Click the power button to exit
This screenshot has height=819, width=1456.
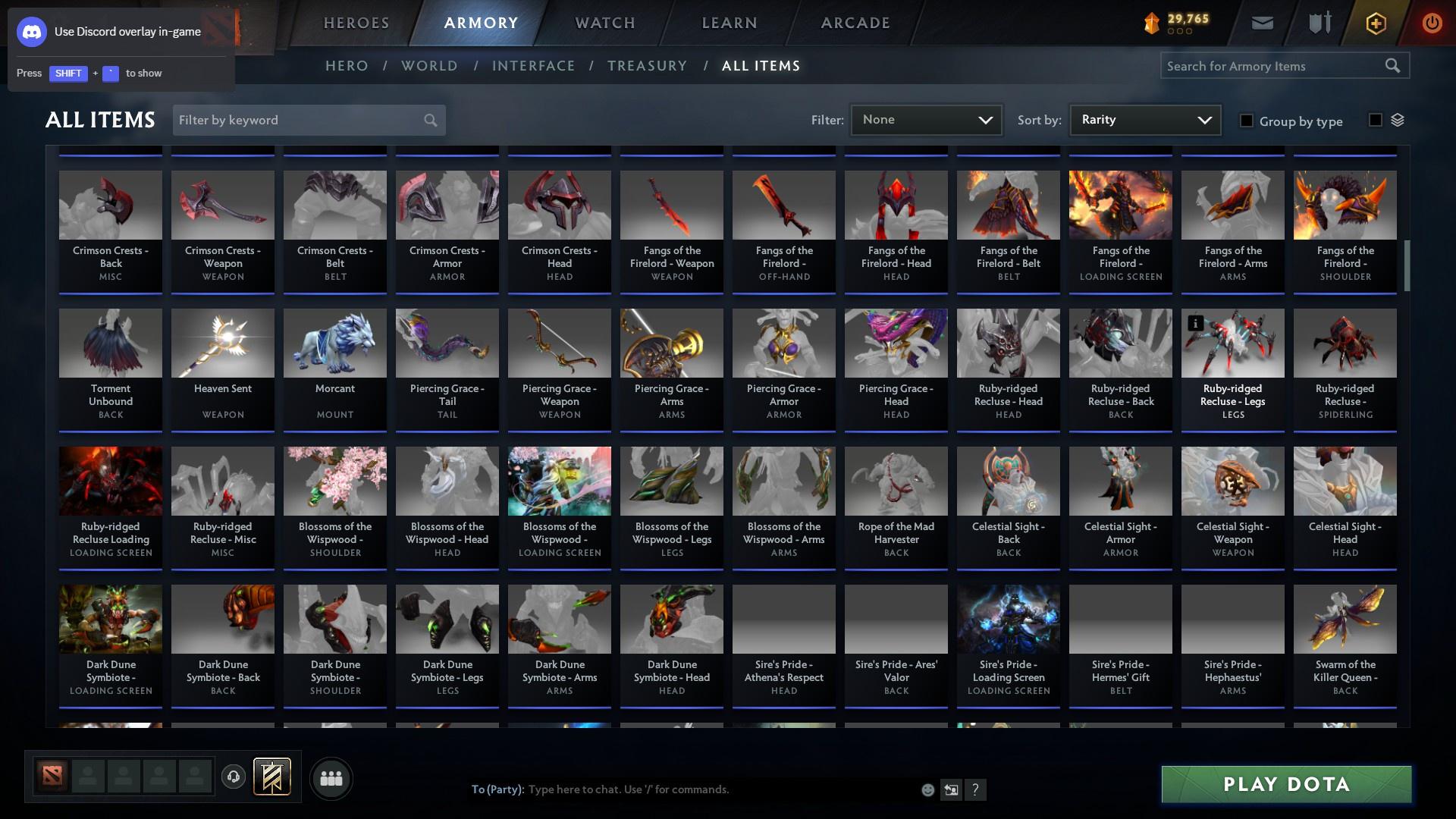tap(1432, 24)
